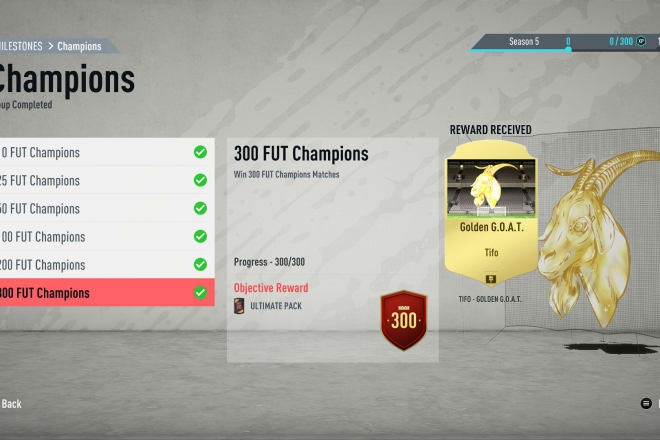Open the 100 FUT Champions milestone
Image resolution: width=660 pixels, height=440 pixels.
[x=105, y=237]
